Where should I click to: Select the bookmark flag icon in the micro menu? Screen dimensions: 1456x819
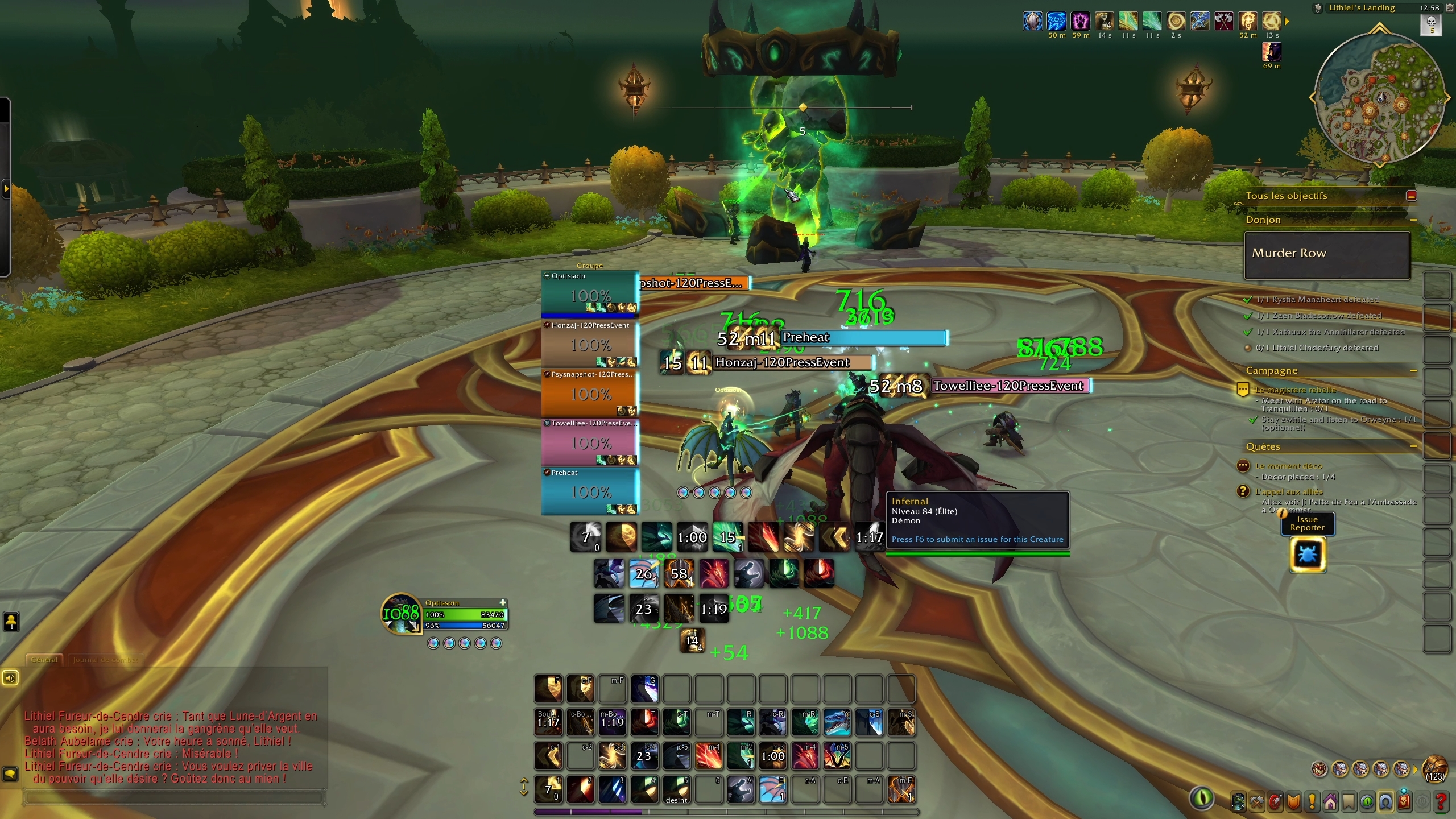point(1349,801)
